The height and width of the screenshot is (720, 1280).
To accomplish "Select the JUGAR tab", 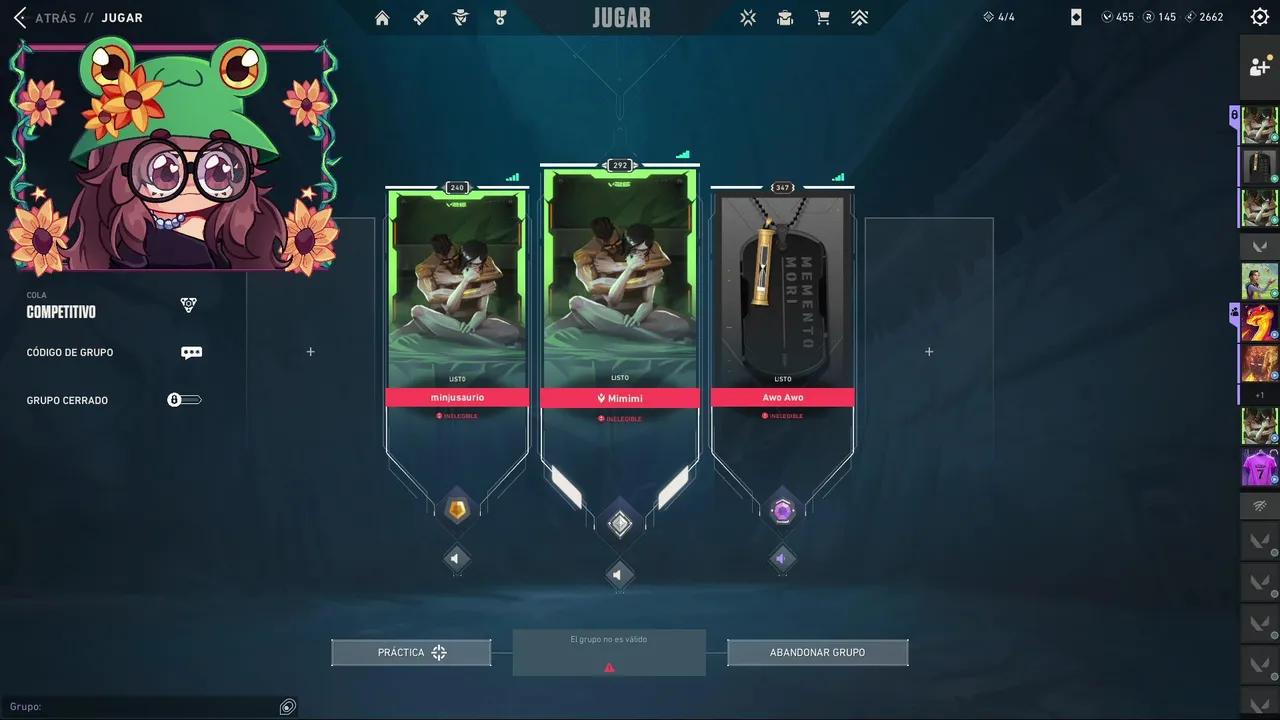I will (x=121, y=17).
